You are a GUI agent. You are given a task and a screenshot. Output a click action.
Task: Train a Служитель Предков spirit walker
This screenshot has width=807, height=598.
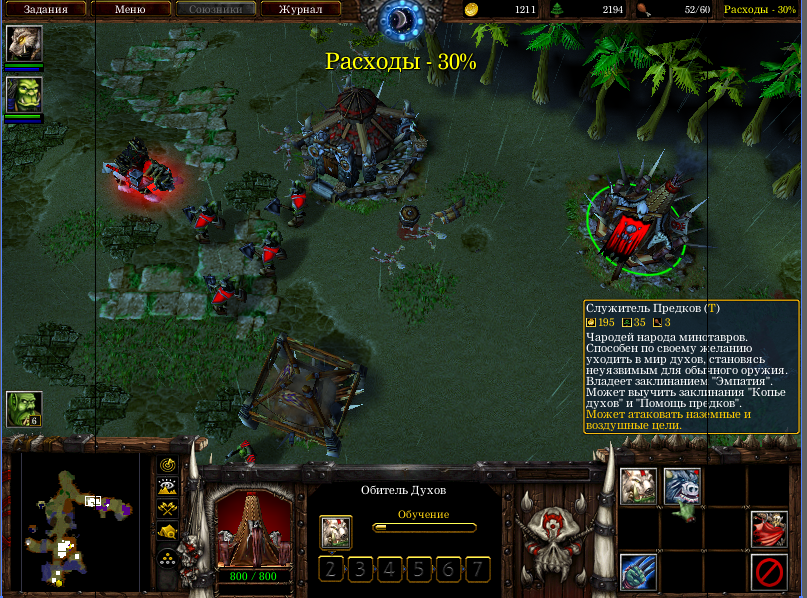638,487
